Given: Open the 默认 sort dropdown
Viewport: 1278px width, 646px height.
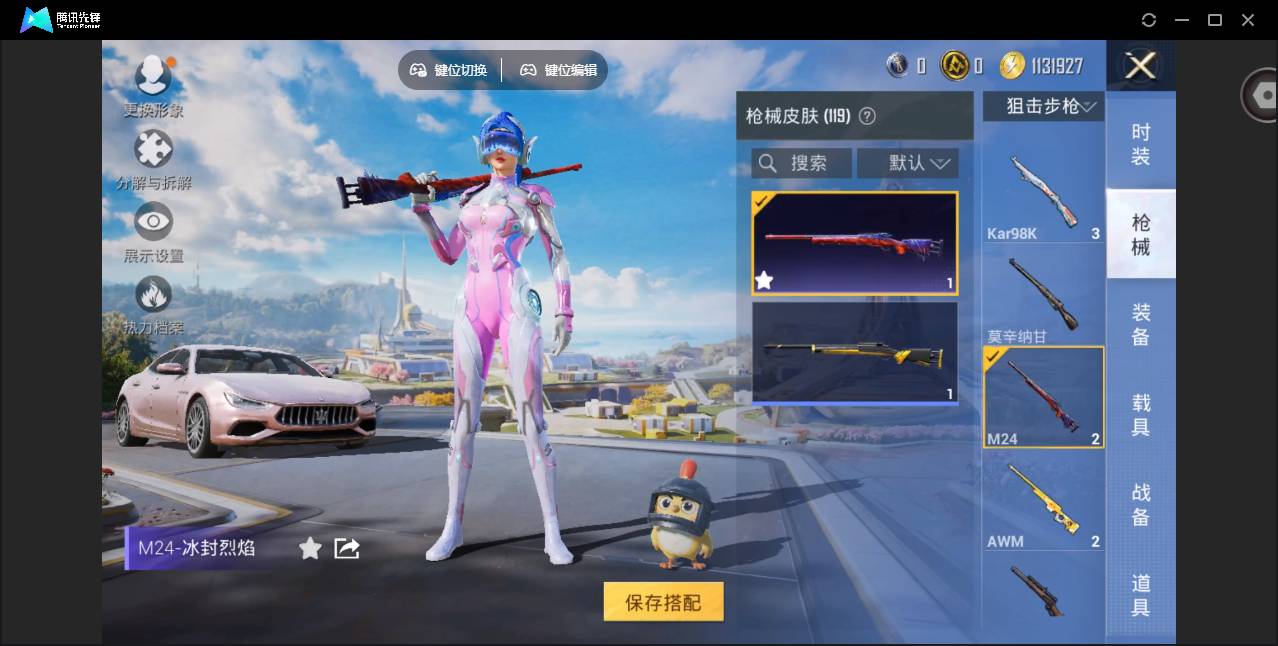Looking at the screenshot, I should [908, 163].
